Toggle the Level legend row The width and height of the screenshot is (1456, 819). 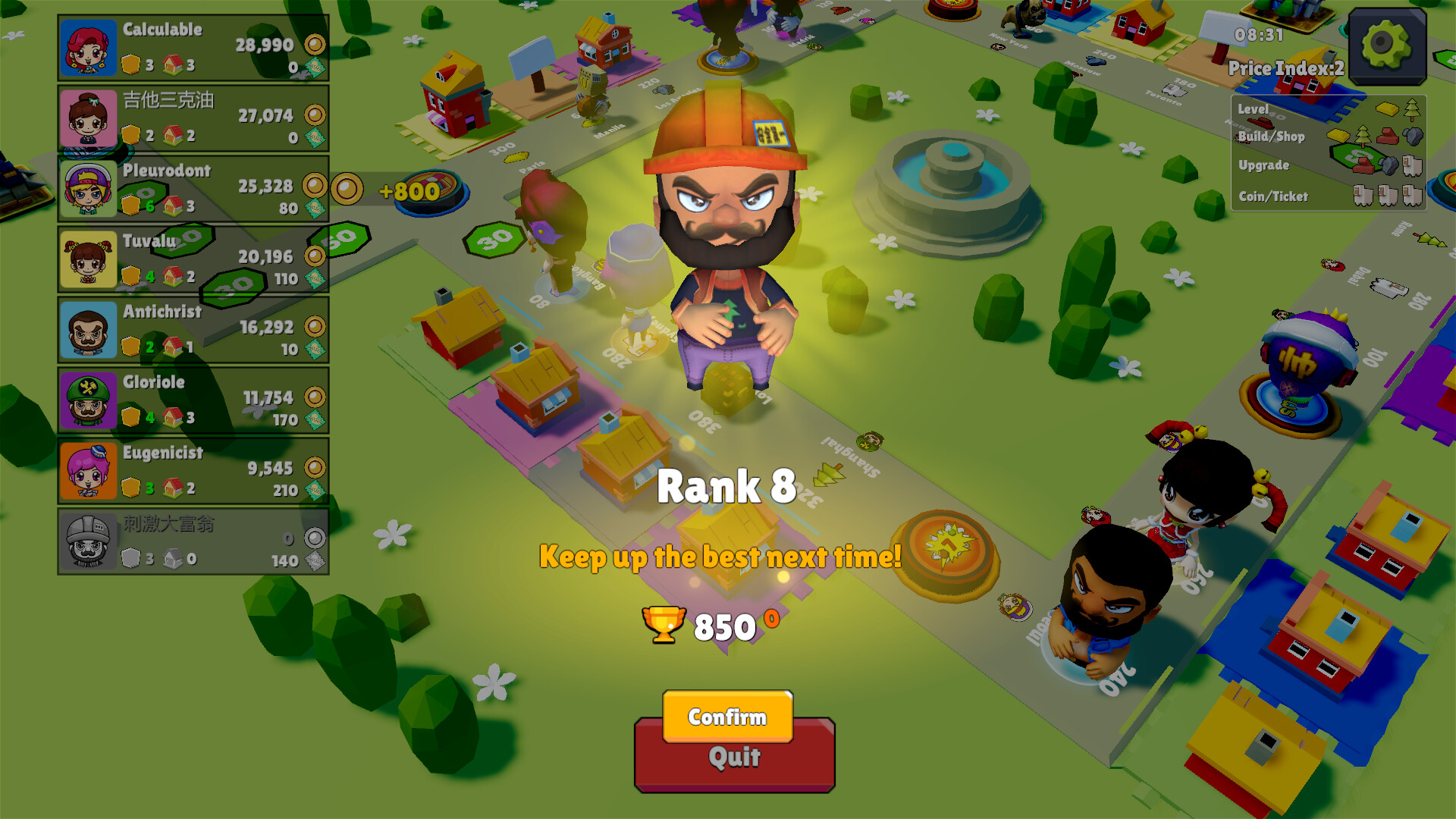[1255, 109]
